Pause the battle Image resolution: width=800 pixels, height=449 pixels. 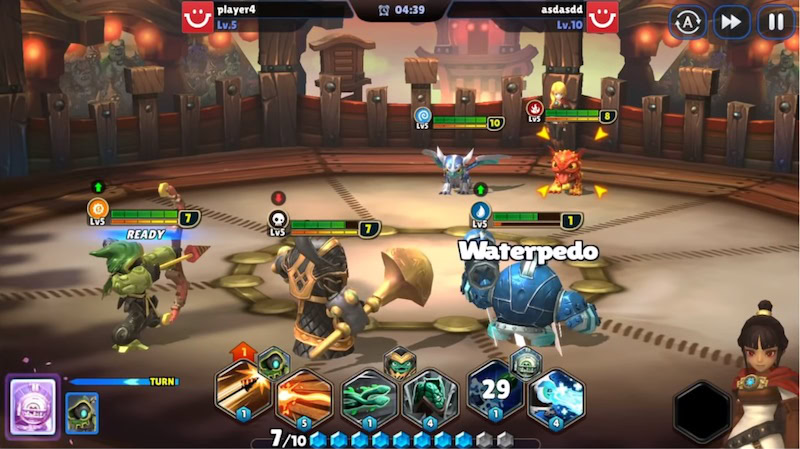tap(776, 21)
